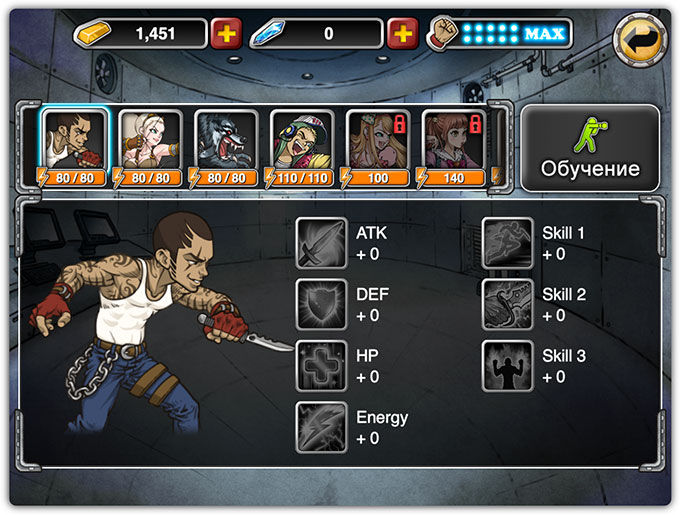
Task: Choose the blonde female fighter portrait
Action: point(149,142)
